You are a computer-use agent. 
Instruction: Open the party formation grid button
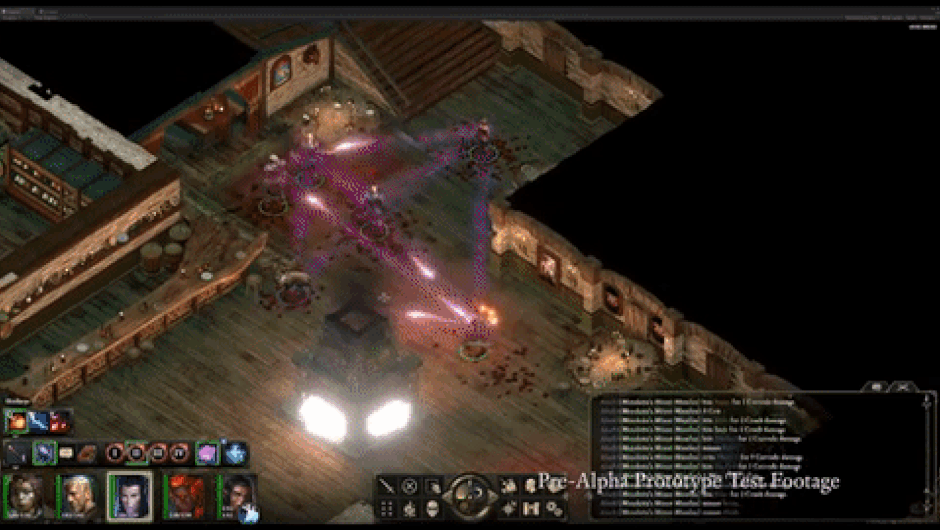(386, 509)
